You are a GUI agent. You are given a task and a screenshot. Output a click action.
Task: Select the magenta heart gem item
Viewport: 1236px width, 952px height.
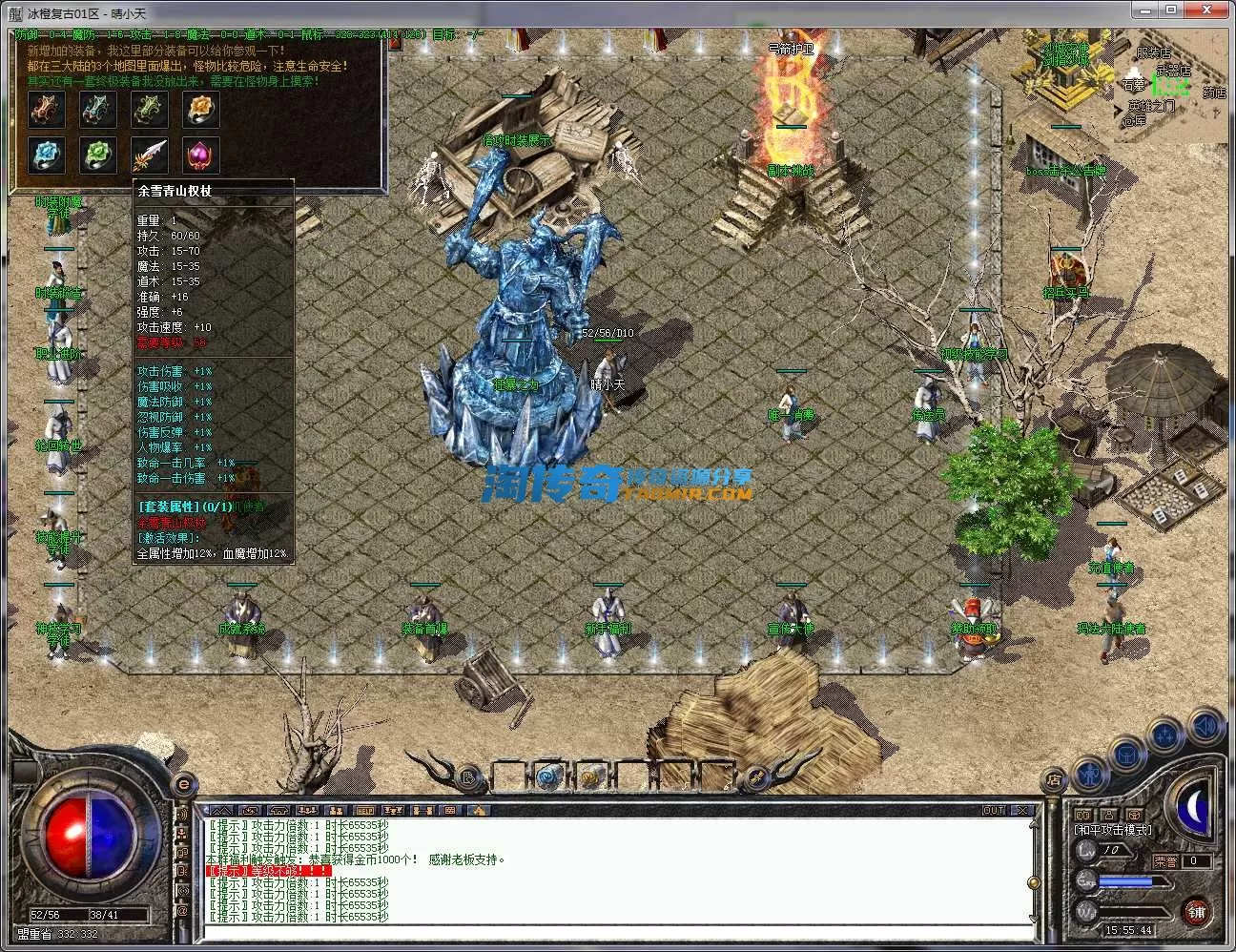click(x=201, y=154)
